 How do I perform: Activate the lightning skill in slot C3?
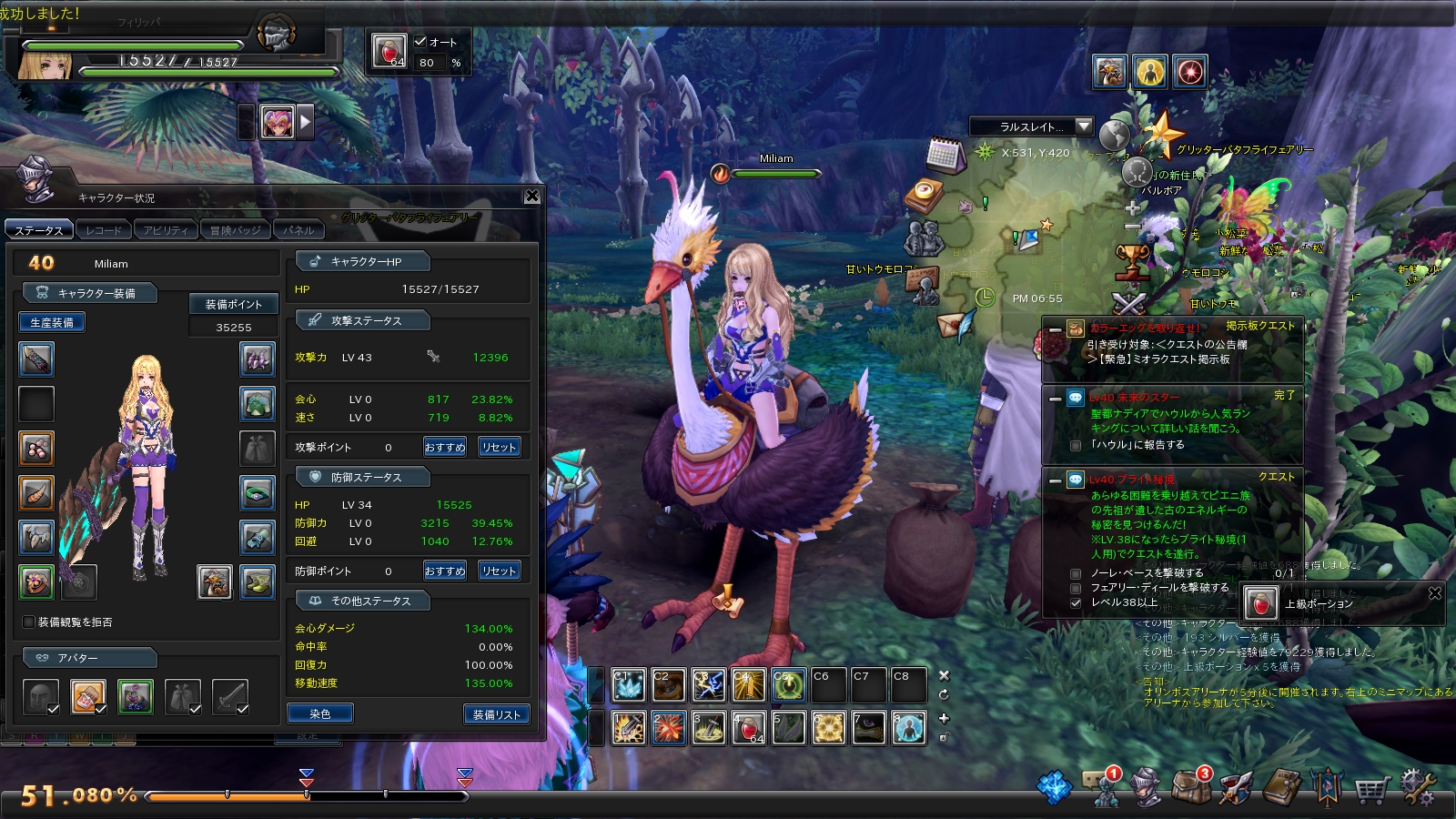pyautogui.click(x=708, y=685)
